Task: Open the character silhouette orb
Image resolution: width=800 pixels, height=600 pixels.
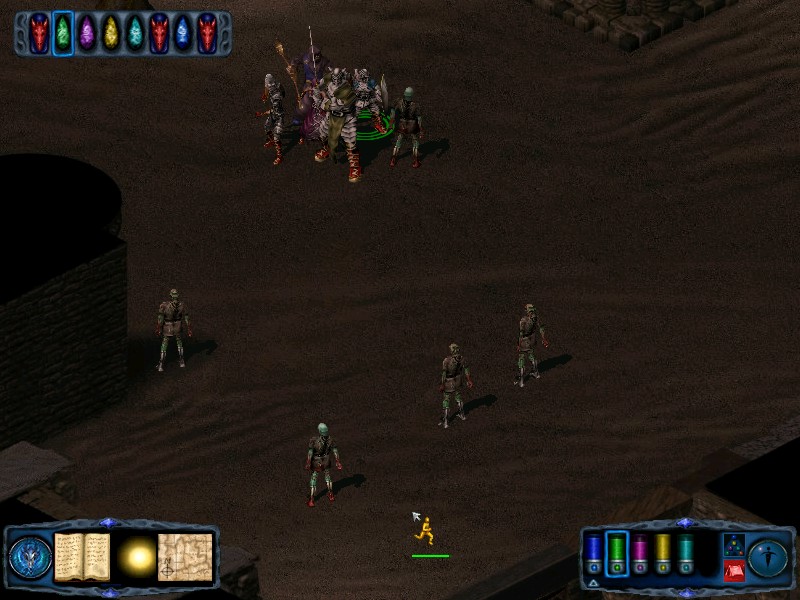Action: [x=768, y=557]
